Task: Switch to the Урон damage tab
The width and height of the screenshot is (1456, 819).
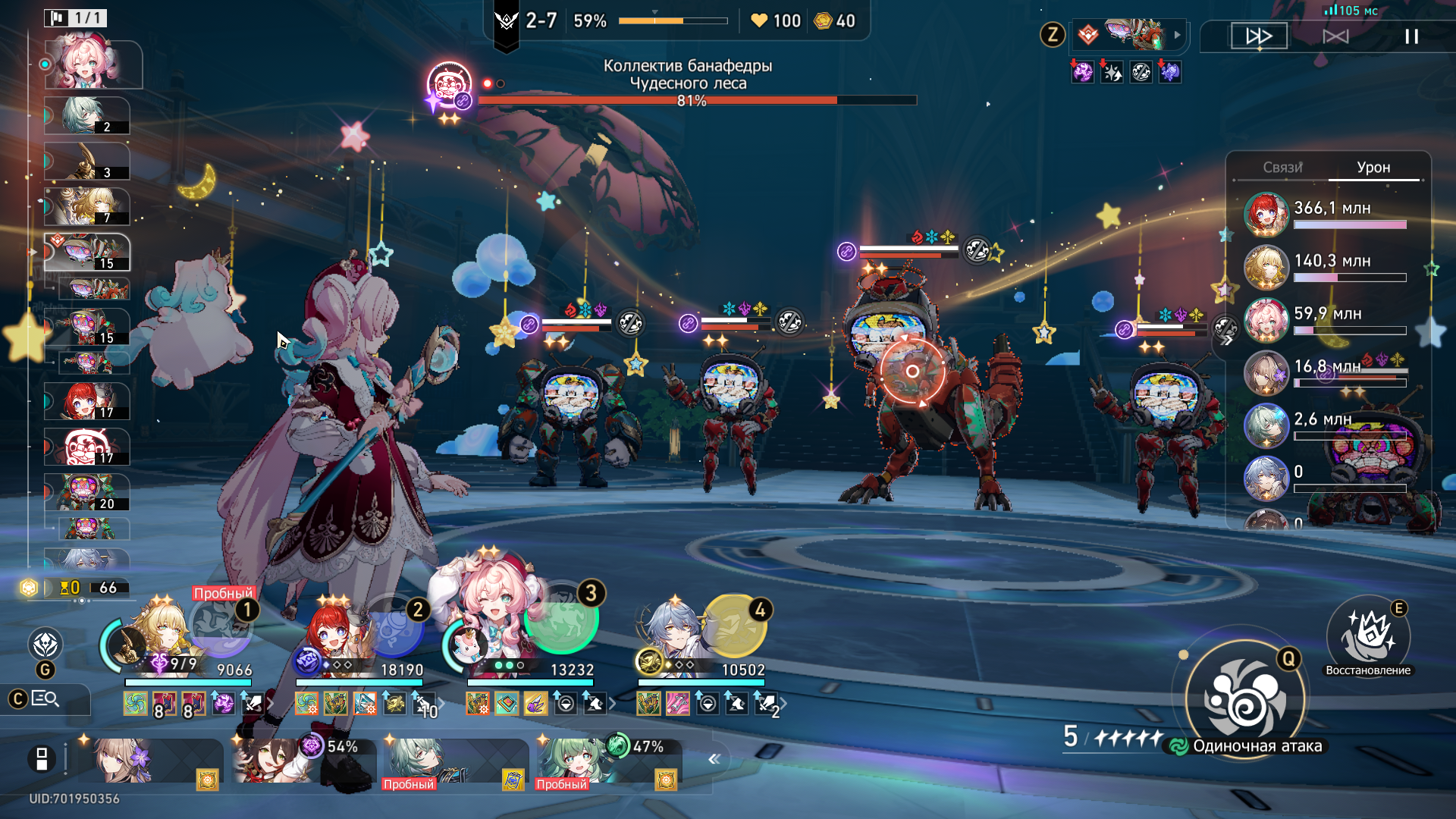Action: [x=1373, y=168]
